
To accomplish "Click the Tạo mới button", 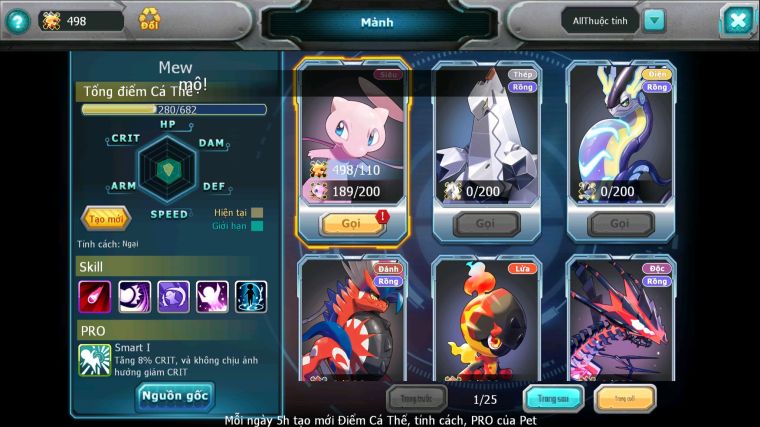I will (x=106, y=218).
